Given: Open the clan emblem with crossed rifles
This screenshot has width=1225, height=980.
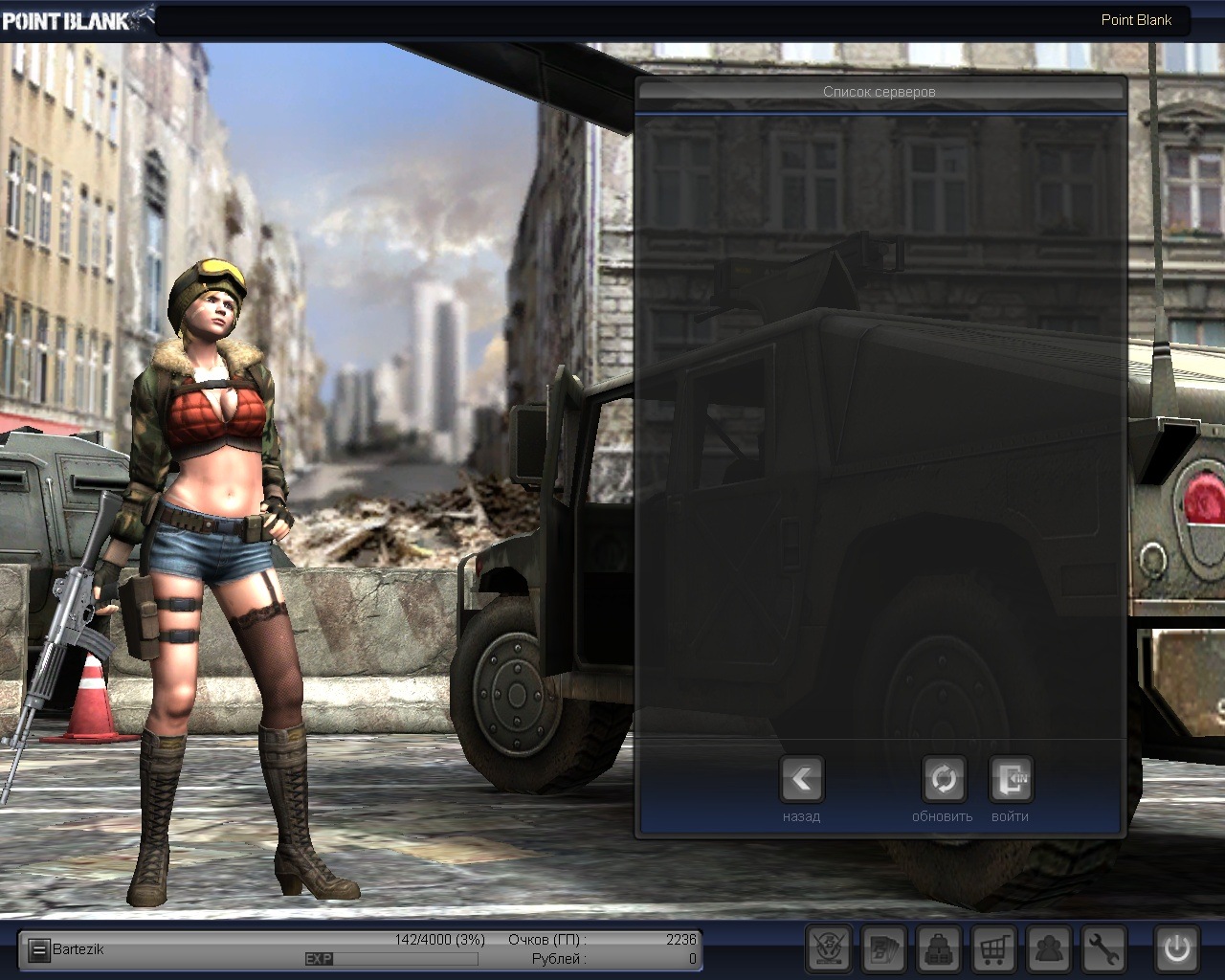Looking at the screenshot, I should click(829, 949).
